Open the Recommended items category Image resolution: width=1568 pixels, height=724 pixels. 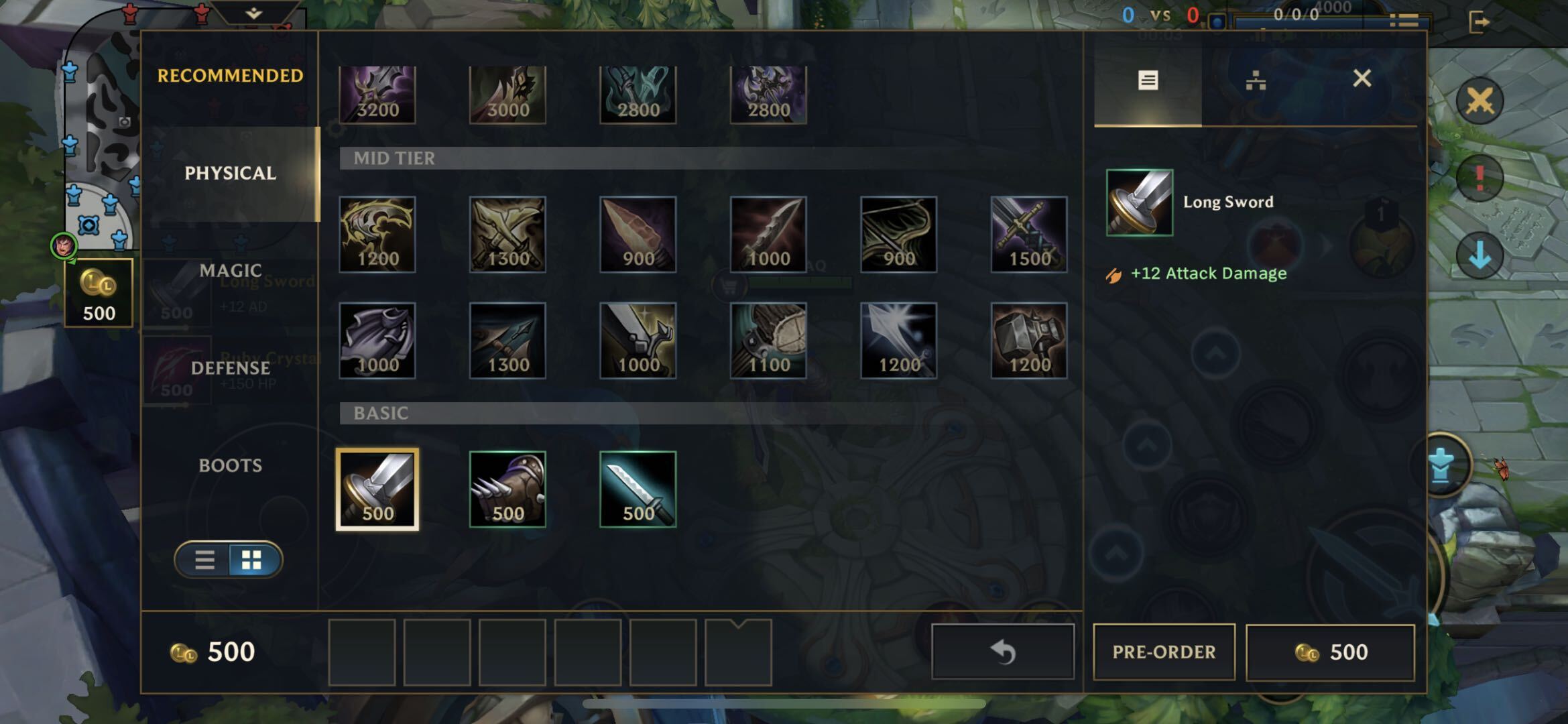point(230,76)
